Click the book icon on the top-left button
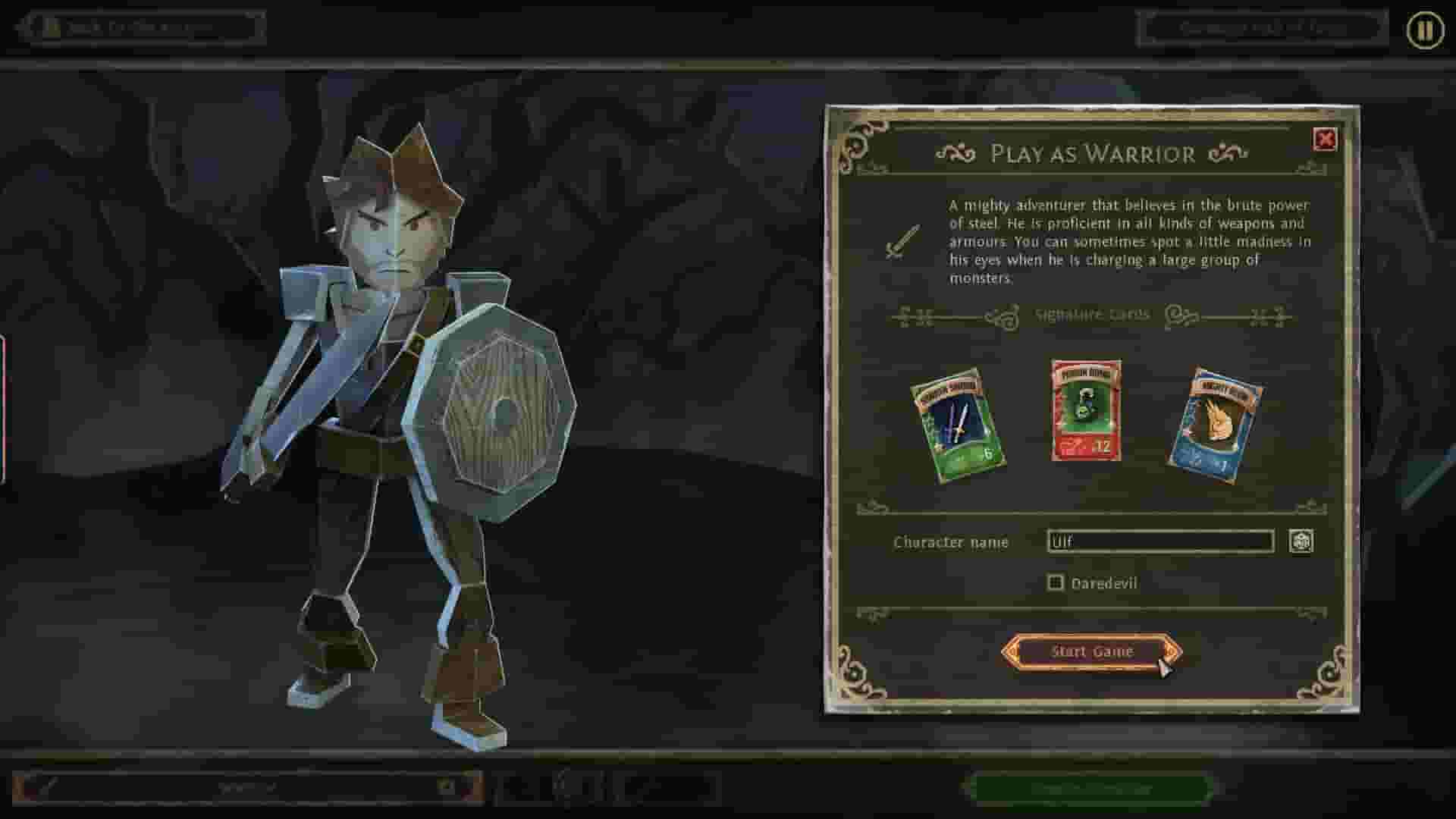Screen dimensions: 1456x819 click(x=52, y=26)
